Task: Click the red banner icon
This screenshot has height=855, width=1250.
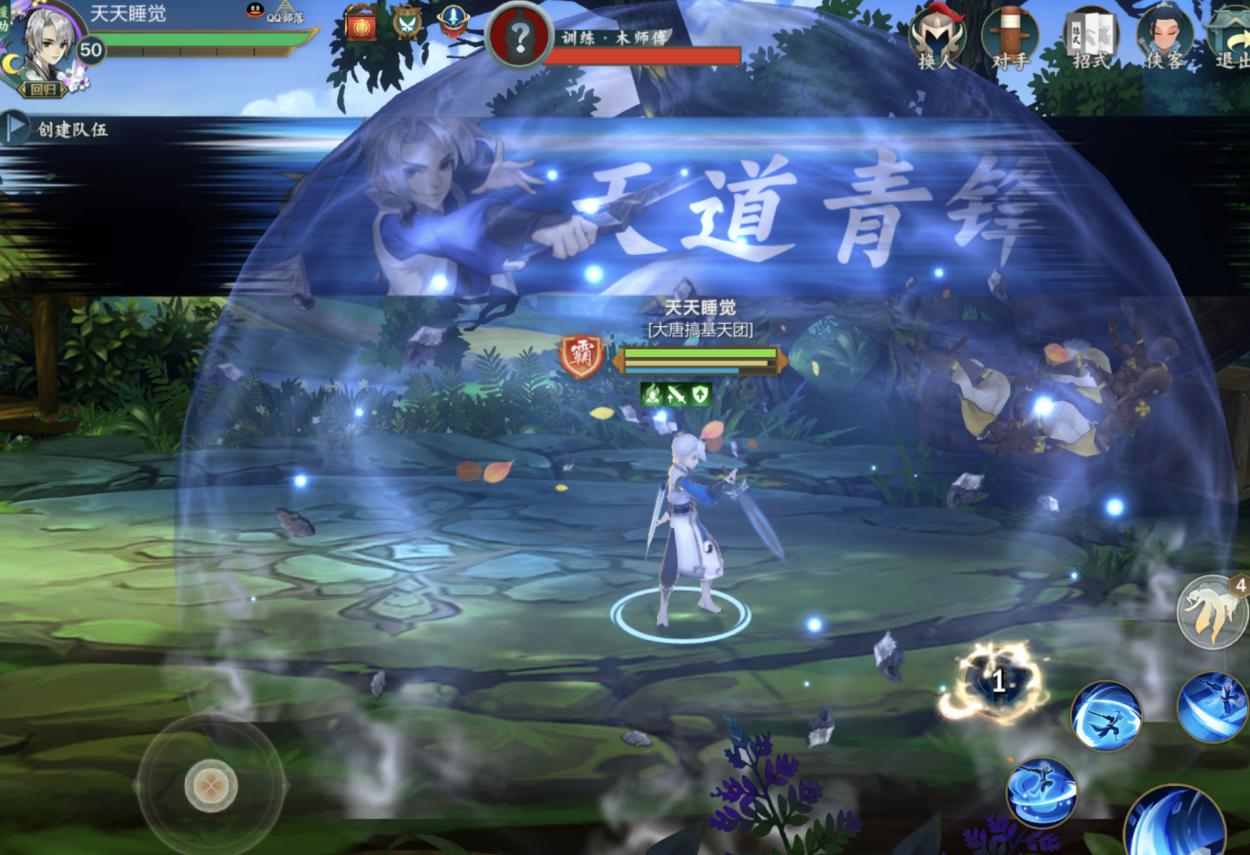Action: coord(361,24)
